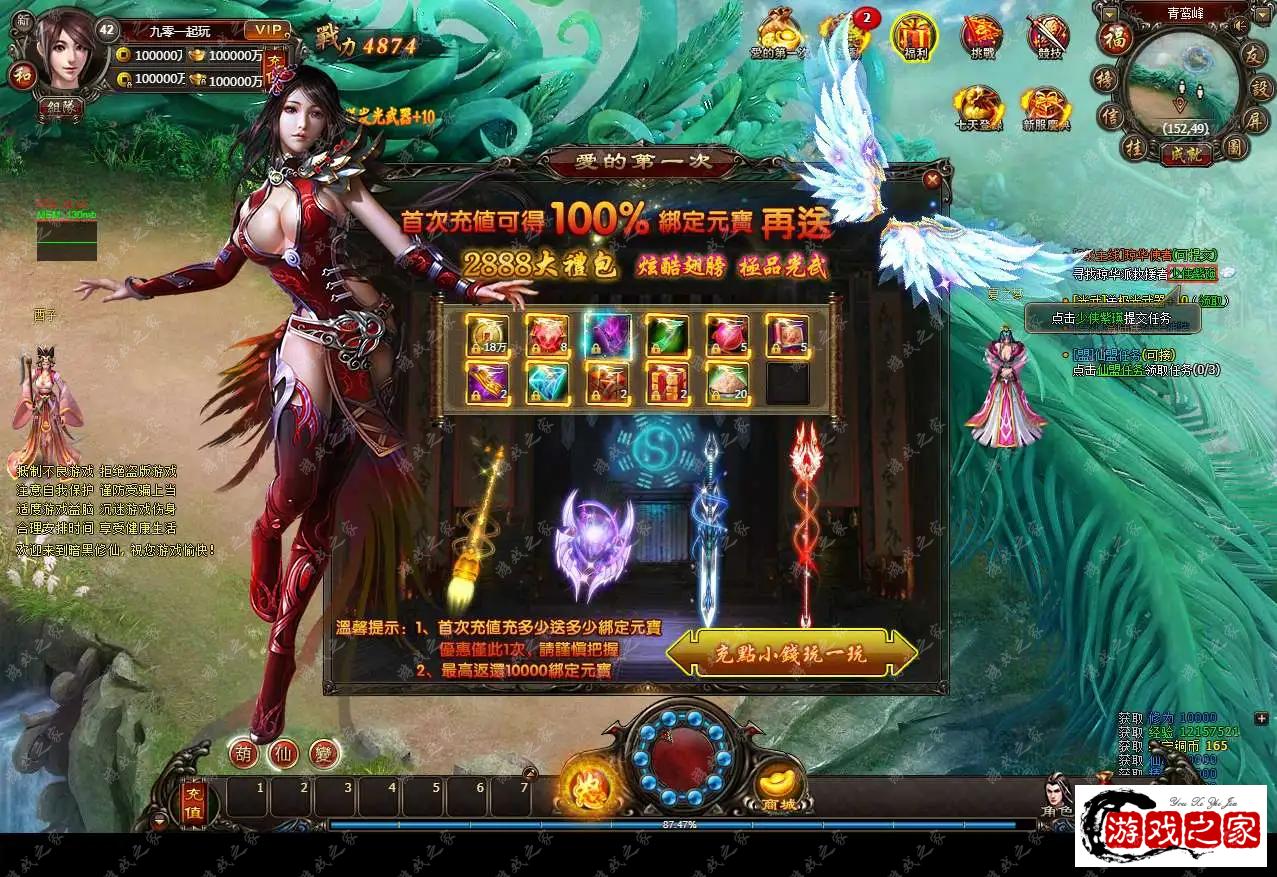Click the 充值 recharge button on the bottom bar
Viewport: 1277px width, 877px height.
point(194,800)
